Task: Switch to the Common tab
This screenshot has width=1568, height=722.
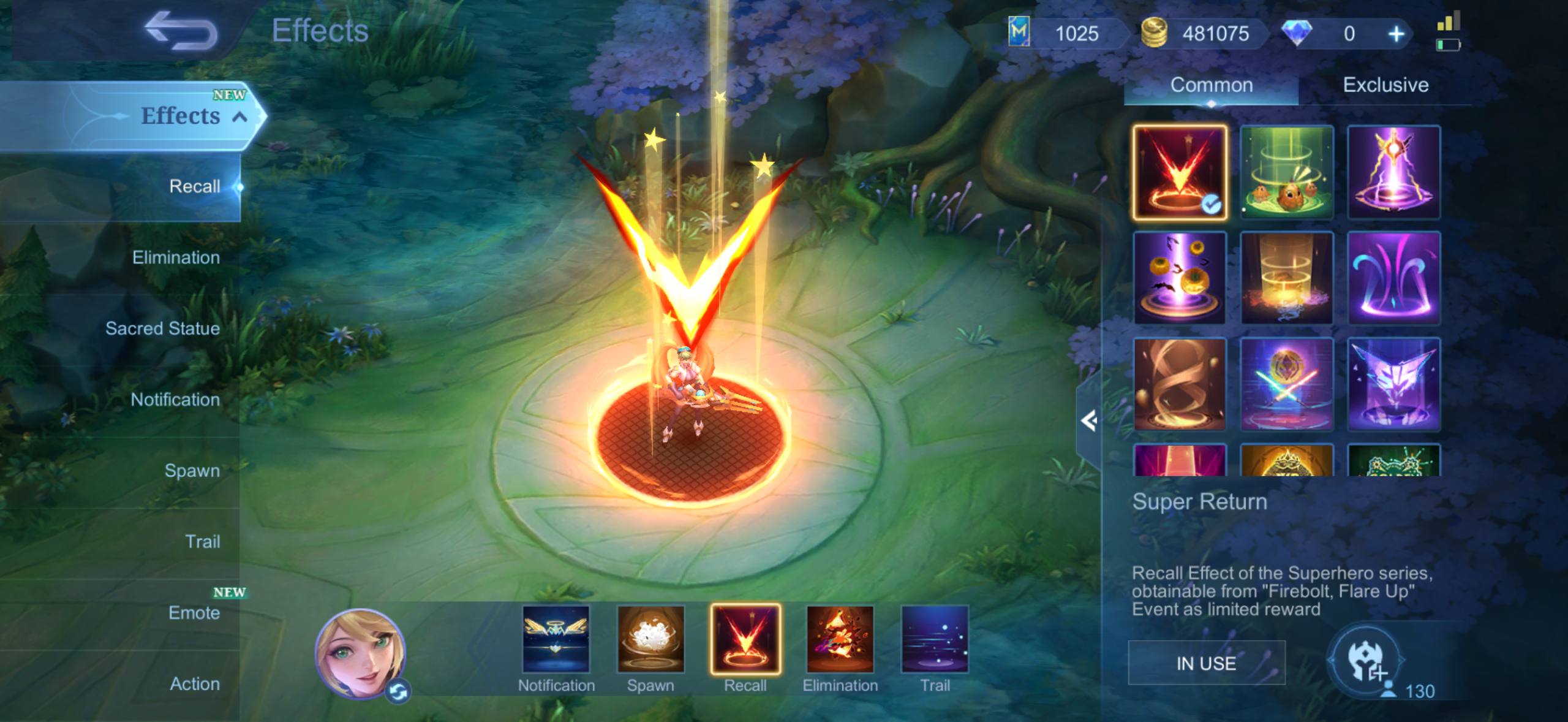Action: pyautogui.click(x=1212, y=85)
